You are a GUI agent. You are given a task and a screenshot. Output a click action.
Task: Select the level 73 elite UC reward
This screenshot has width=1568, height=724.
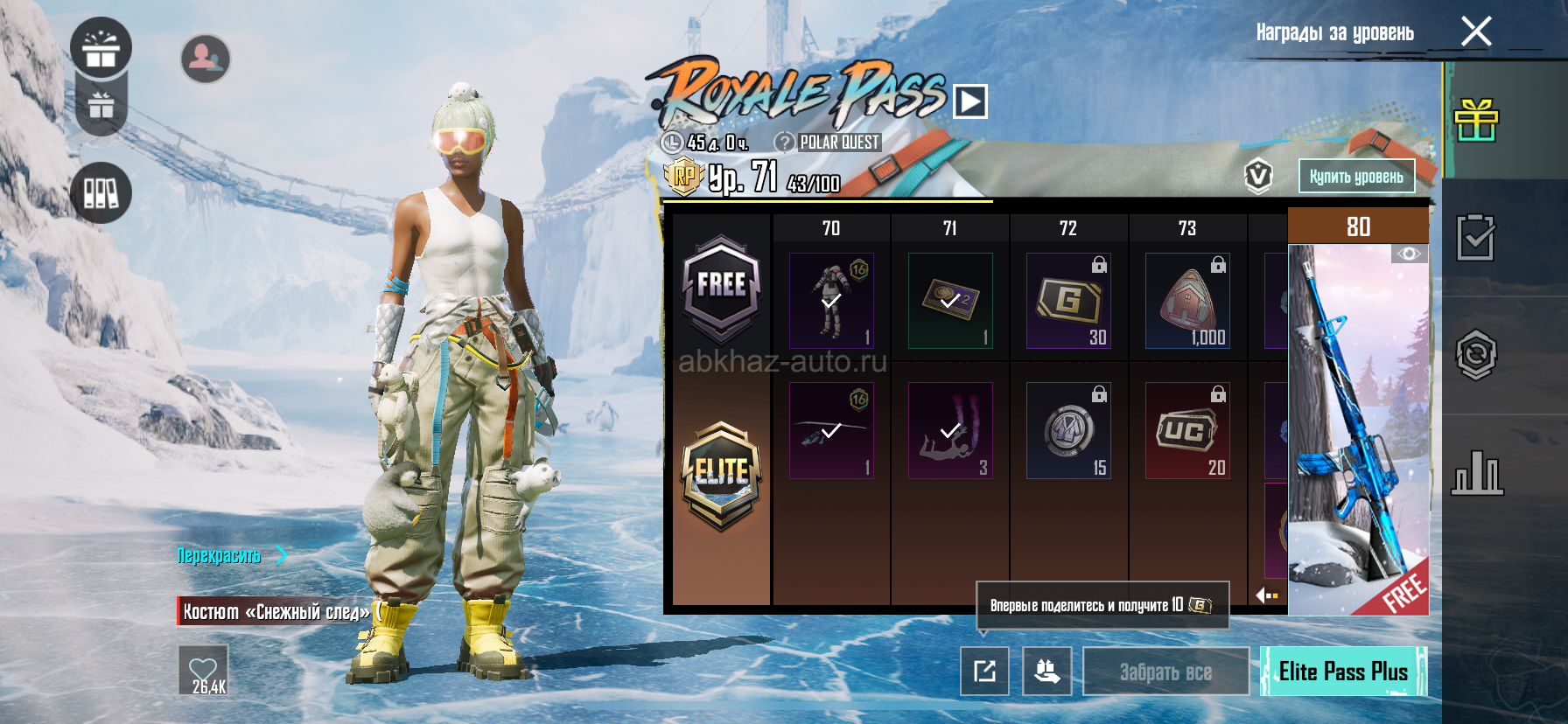click(1187, 430)
